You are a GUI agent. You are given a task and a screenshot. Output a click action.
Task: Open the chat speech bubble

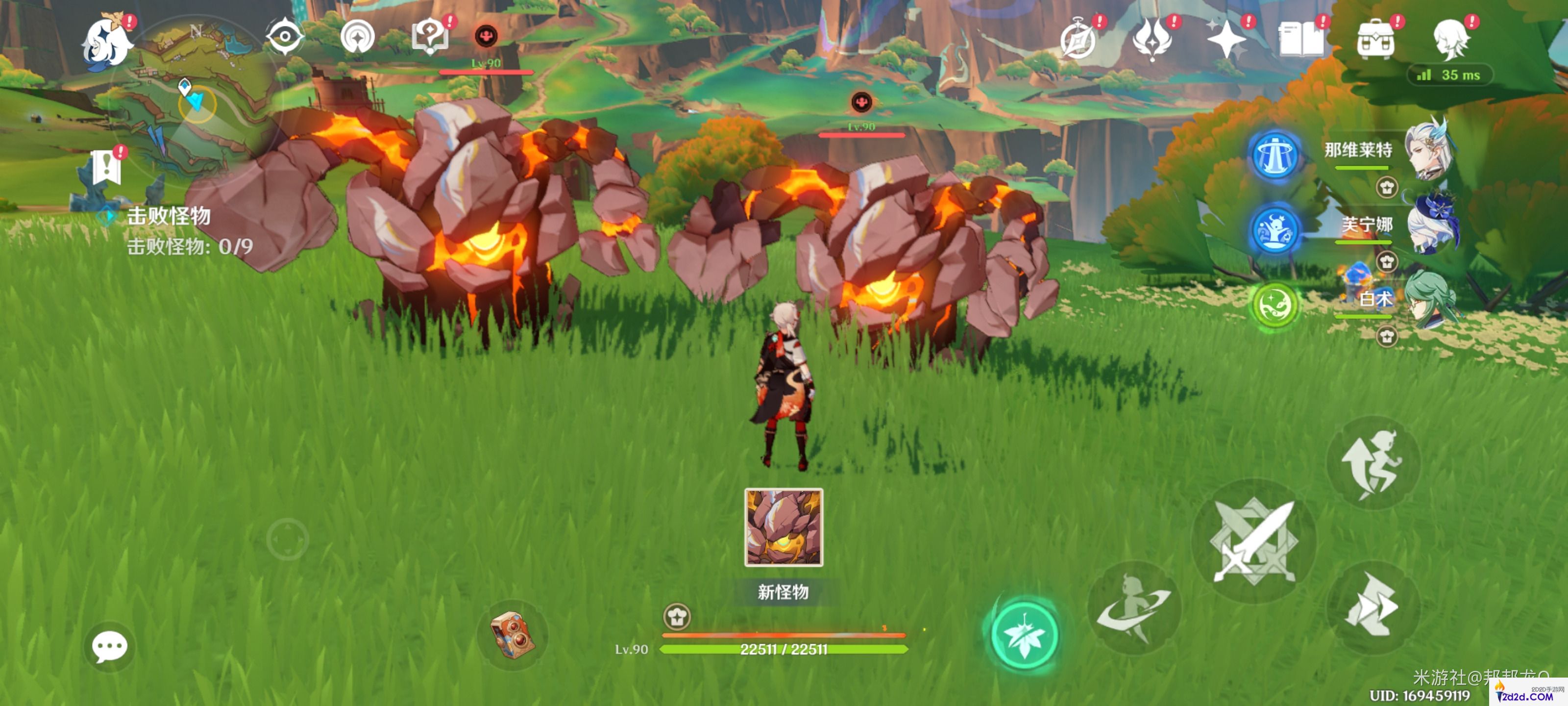(110, 646)
